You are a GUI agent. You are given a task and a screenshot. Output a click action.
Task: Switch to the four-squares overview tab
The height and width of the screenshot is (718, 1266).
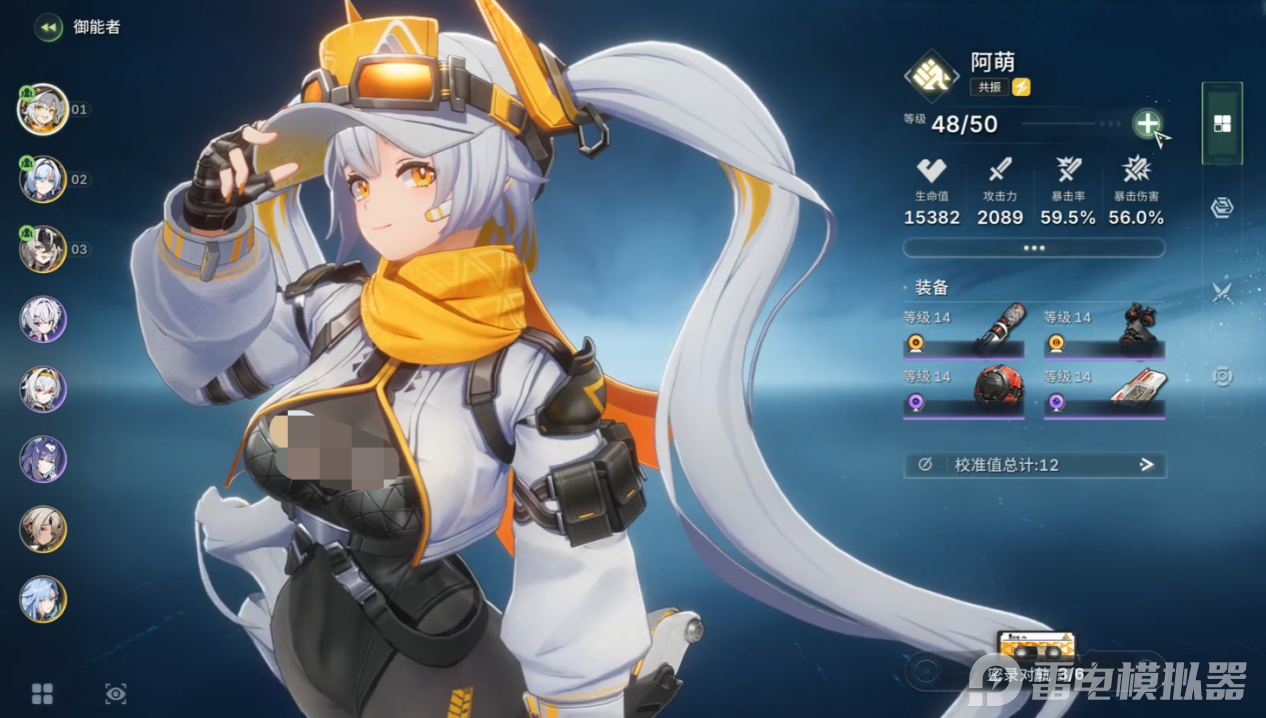[x=1222, y=124]
